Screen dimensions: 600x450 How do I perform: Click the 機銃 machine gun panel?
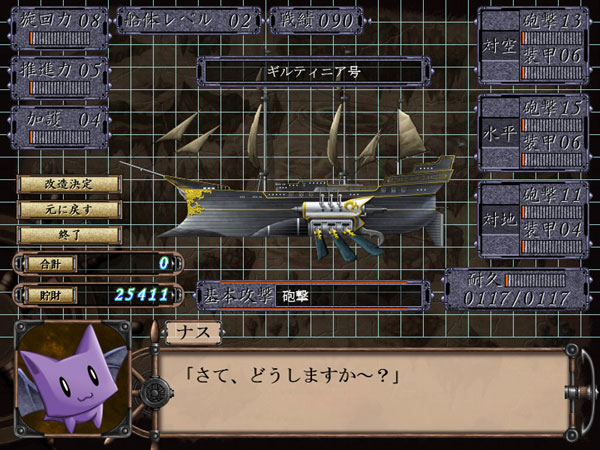pos(316,22)
